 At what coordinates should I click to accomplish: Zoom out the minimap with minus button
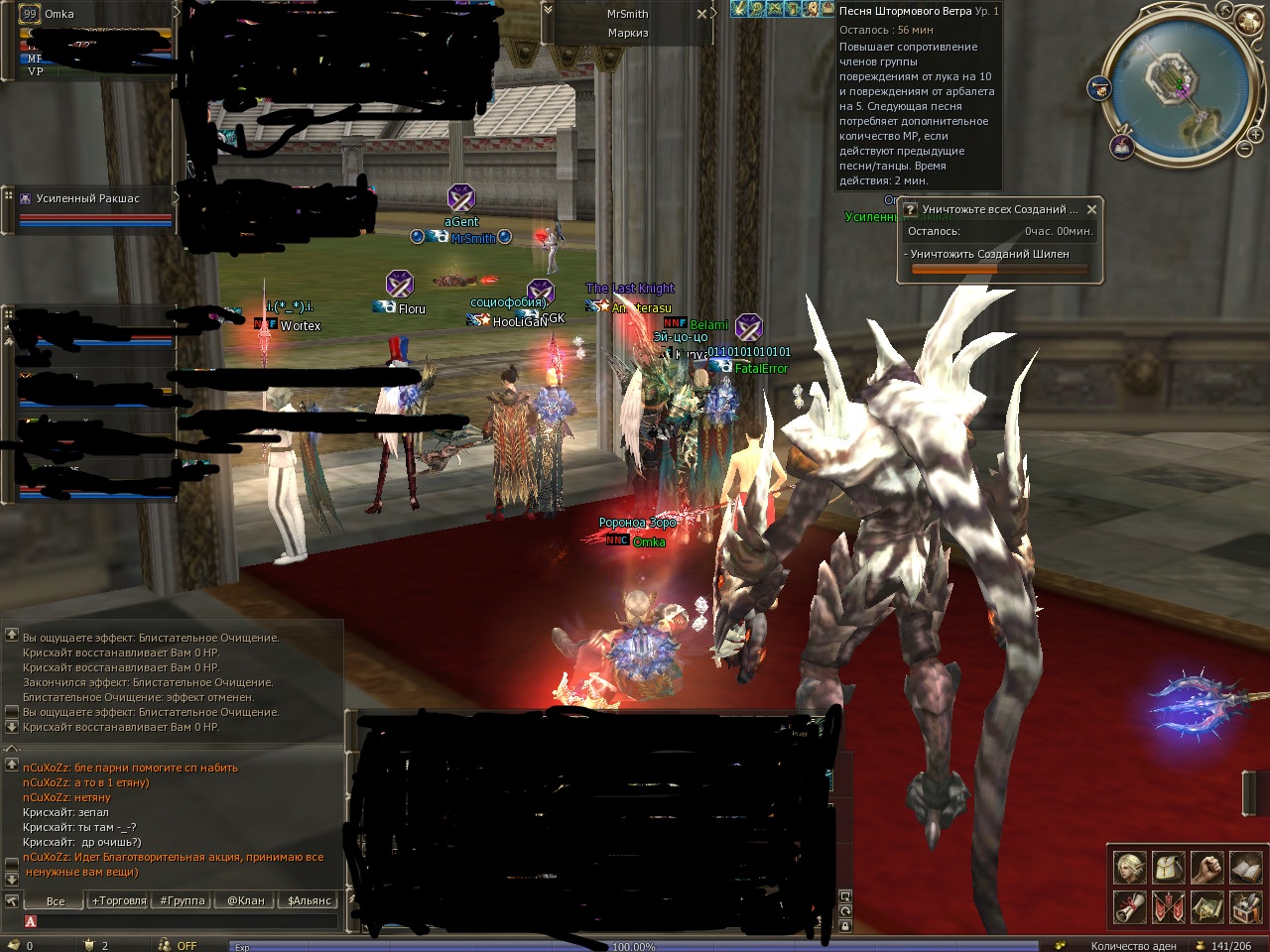tap(1244, 149)
